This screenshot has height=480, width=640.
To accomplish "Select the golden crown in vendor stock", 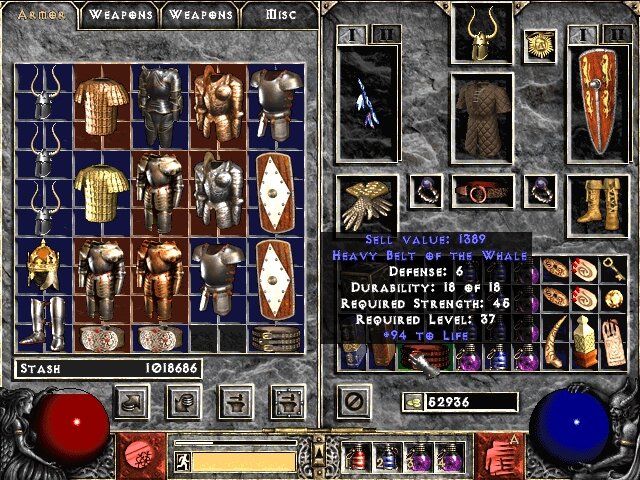I will pos(43,265).
